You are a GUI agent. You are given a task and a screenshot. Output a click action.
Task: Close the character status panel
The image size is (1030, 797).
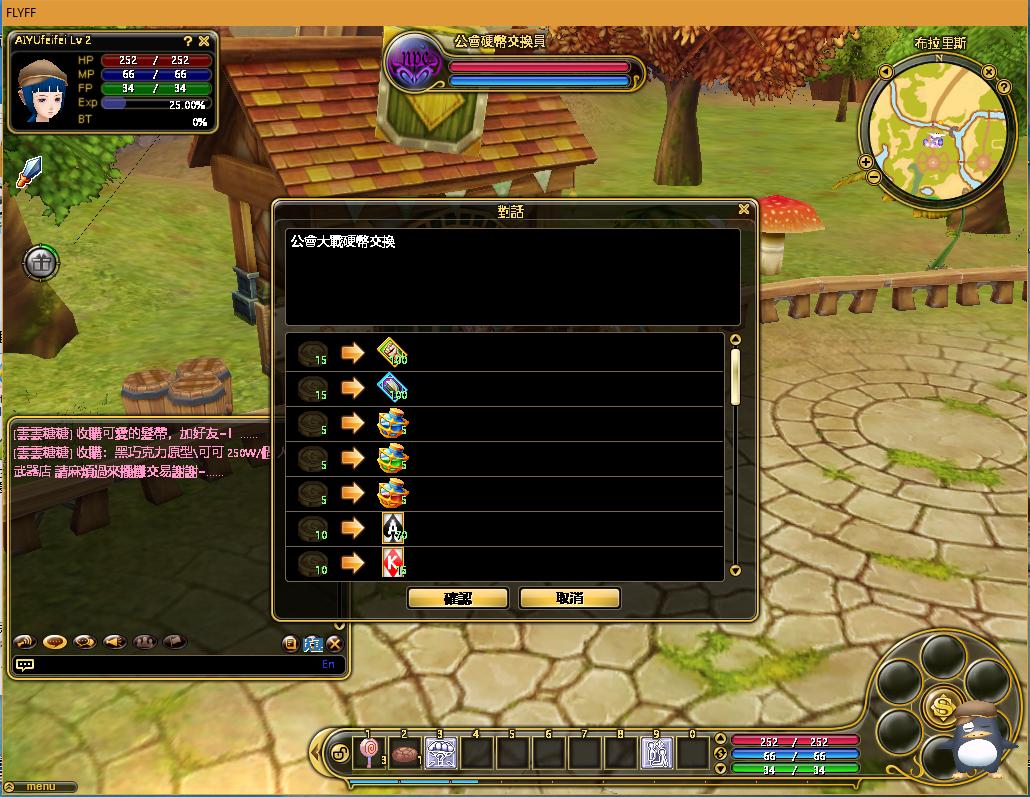click(204, 41)
